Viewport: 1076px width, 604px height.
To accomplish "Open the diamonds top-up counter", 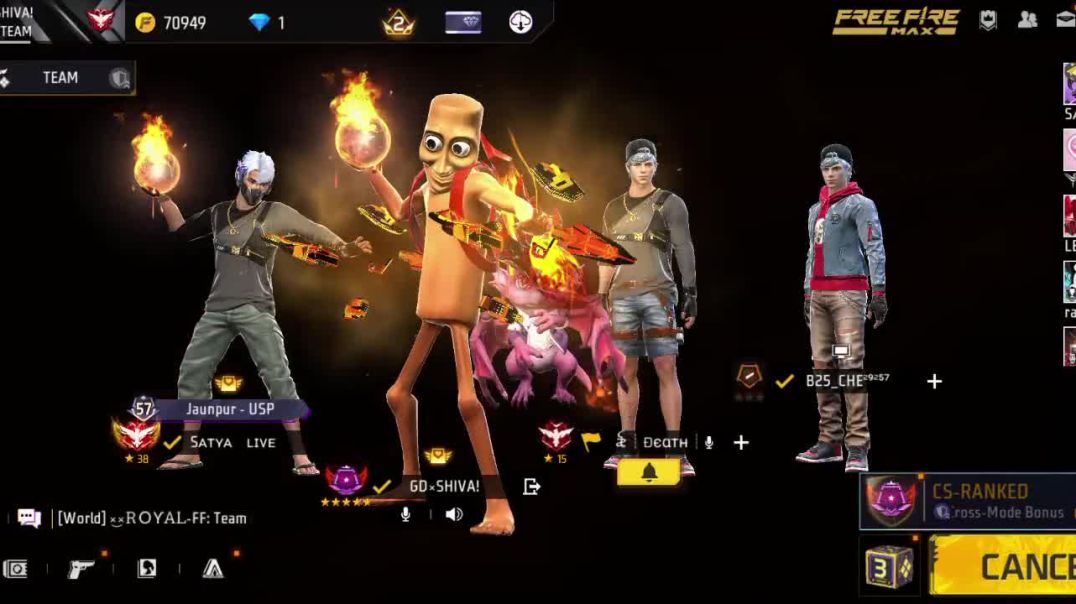I will (267, 22).
